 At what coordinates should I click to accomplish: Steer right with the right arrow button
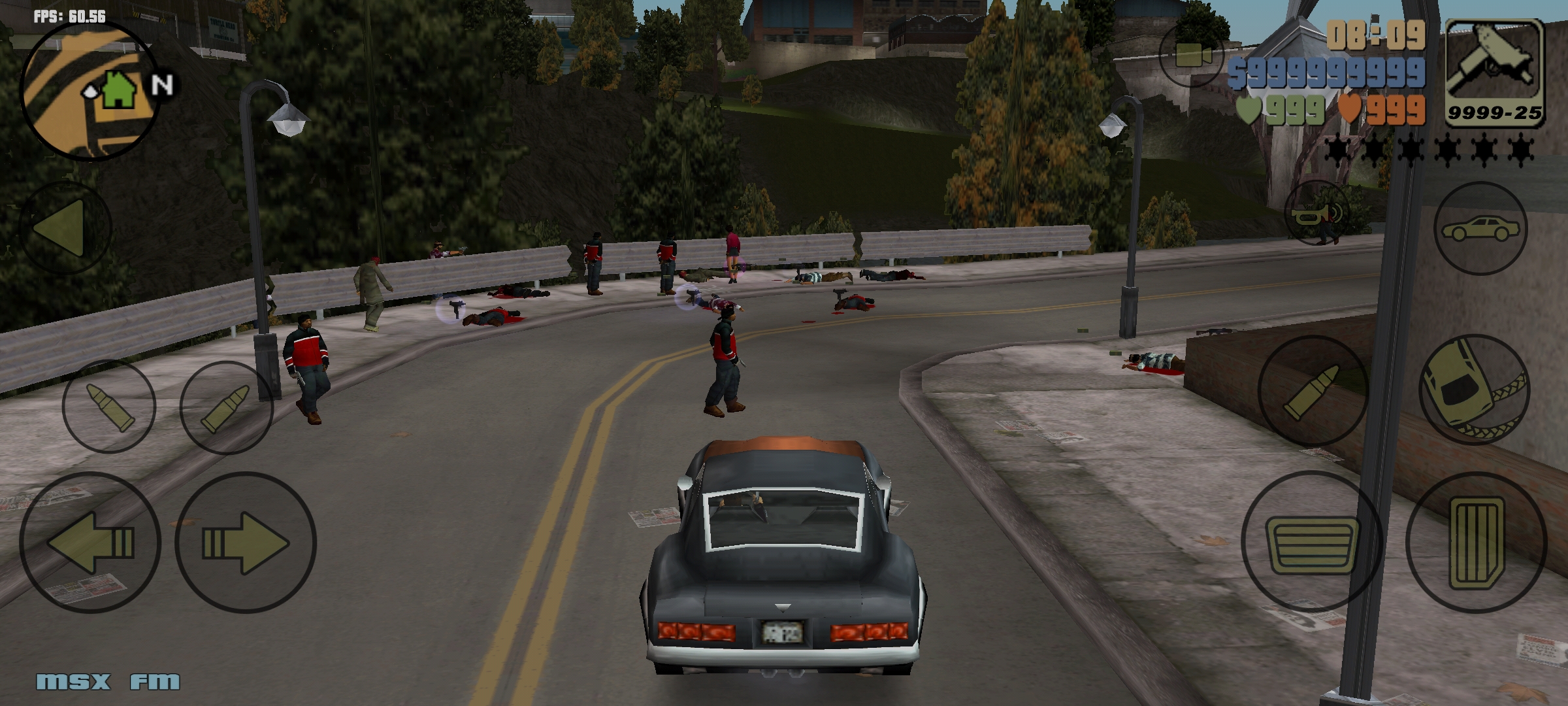[246, 543]
